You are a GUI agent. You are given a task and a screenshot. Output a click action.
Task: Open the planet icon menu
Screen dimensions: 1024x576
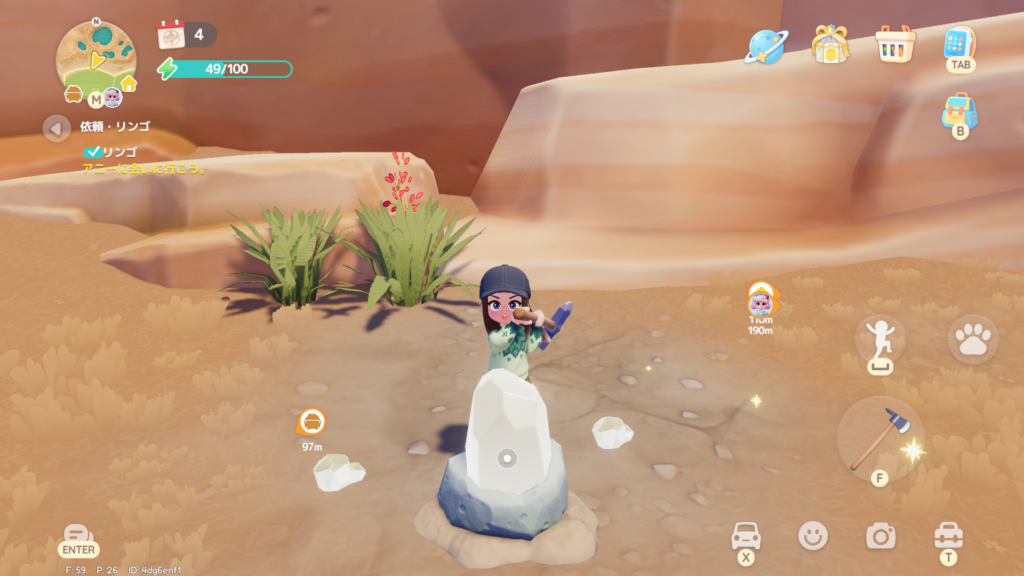coord(765,45)
